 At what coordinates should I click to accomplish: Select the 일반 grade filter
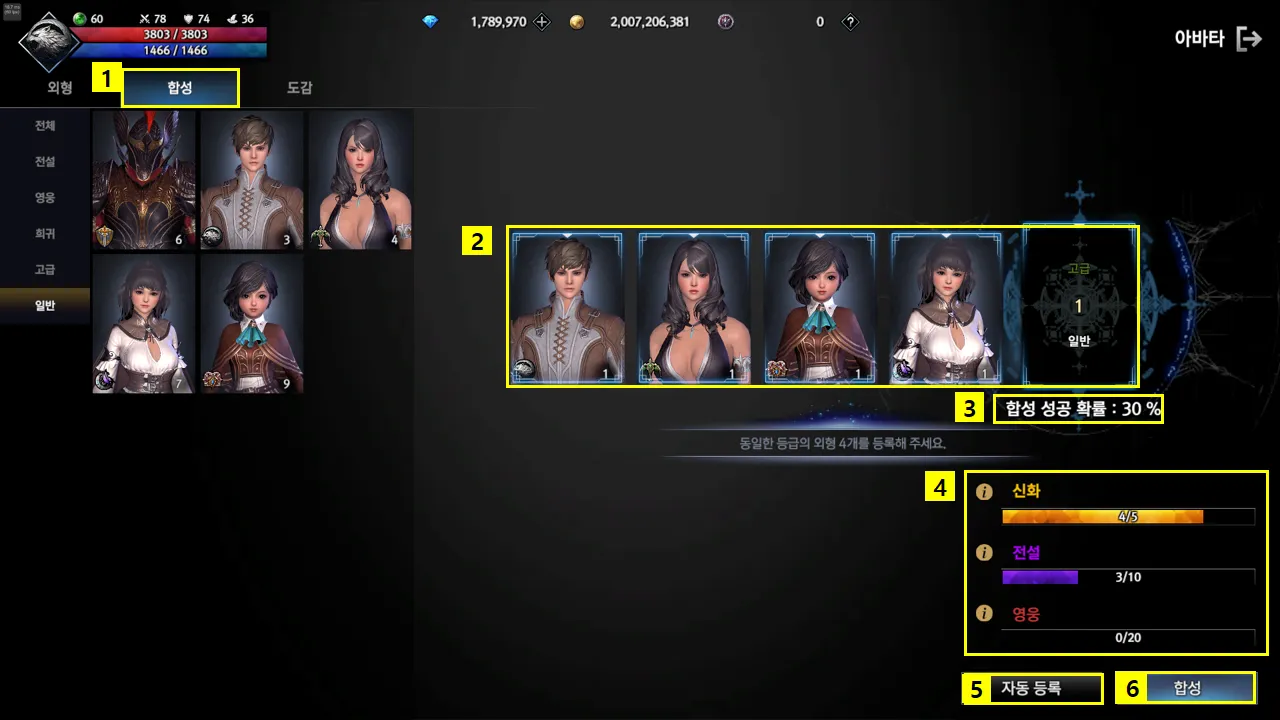[45, 306]
